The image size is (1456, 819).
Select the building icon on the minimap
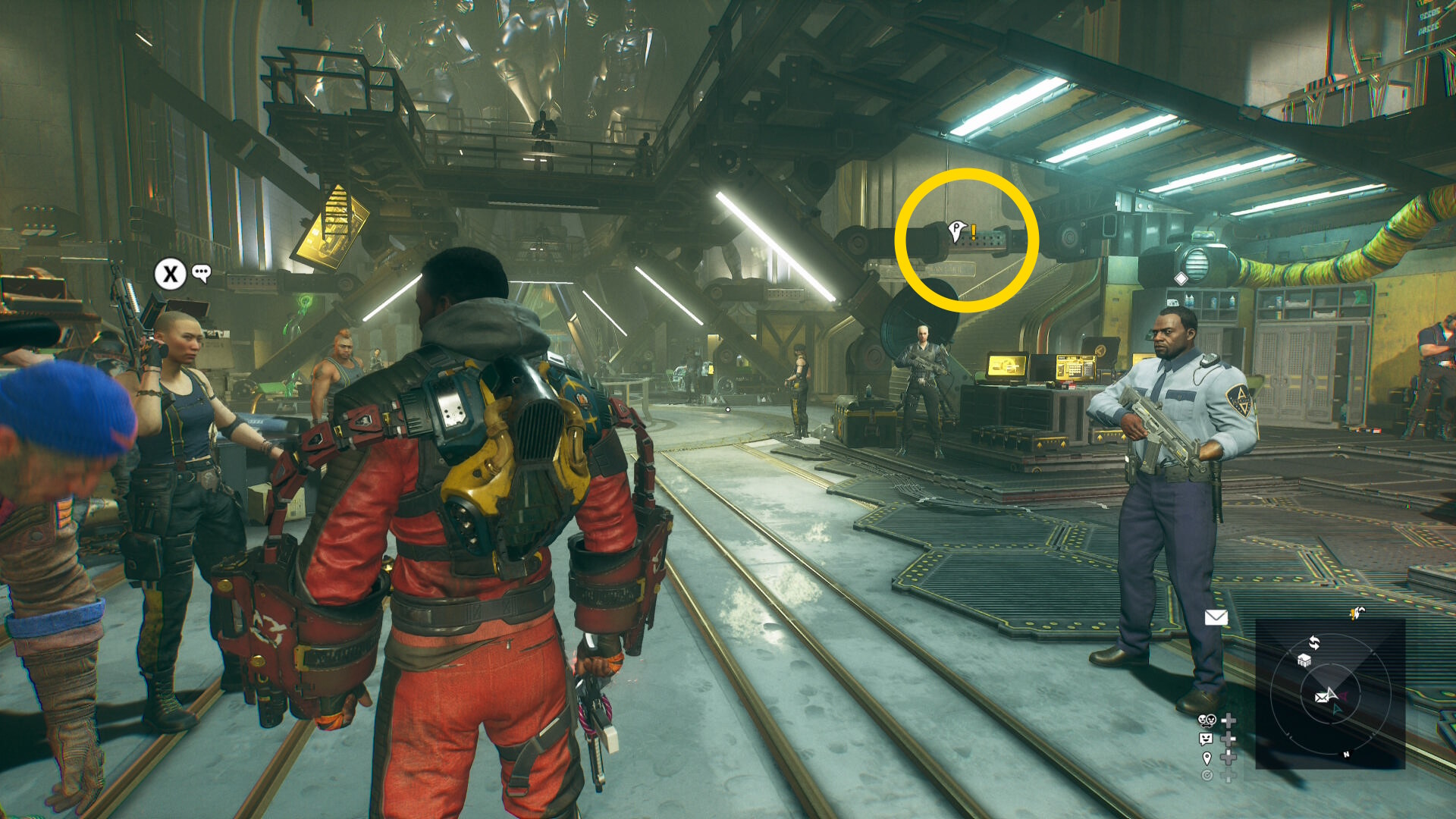(1304, 660)
